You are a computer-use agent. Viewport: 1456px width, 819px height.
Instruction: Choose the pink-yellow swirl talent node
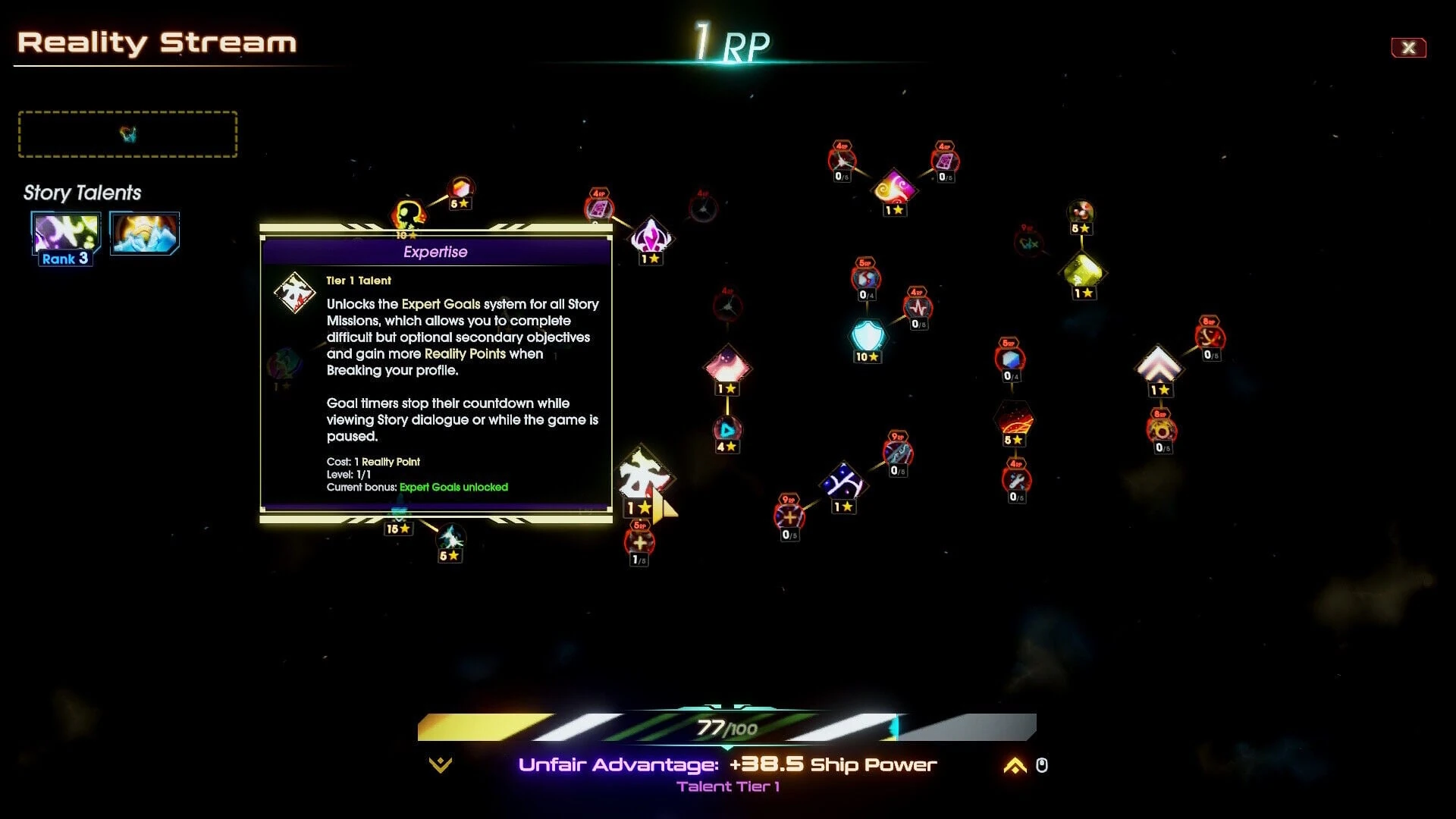click(894, 187)
